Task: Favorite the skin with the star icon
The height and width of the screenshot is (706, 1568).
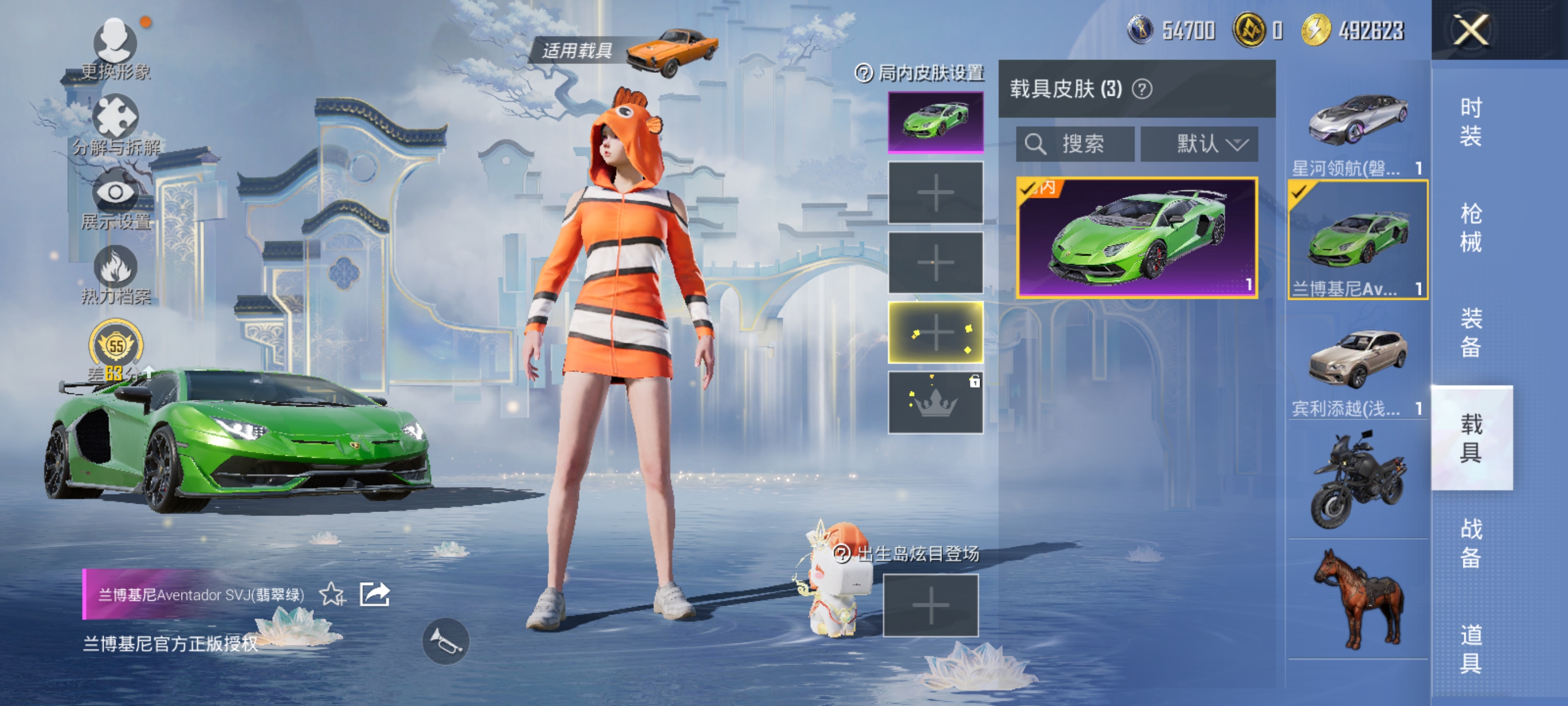Action: coord(332,594)
